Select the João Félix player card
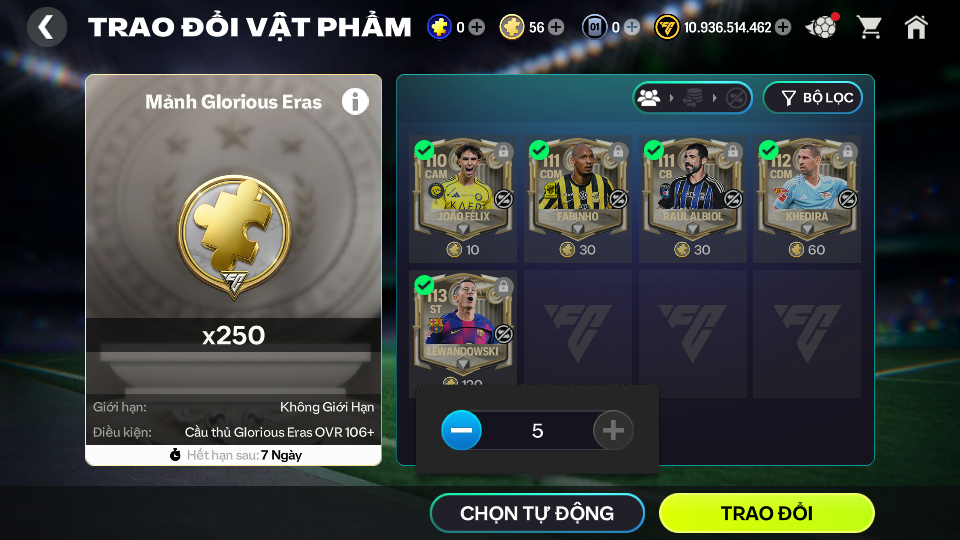960x540 pixels. 462,188
